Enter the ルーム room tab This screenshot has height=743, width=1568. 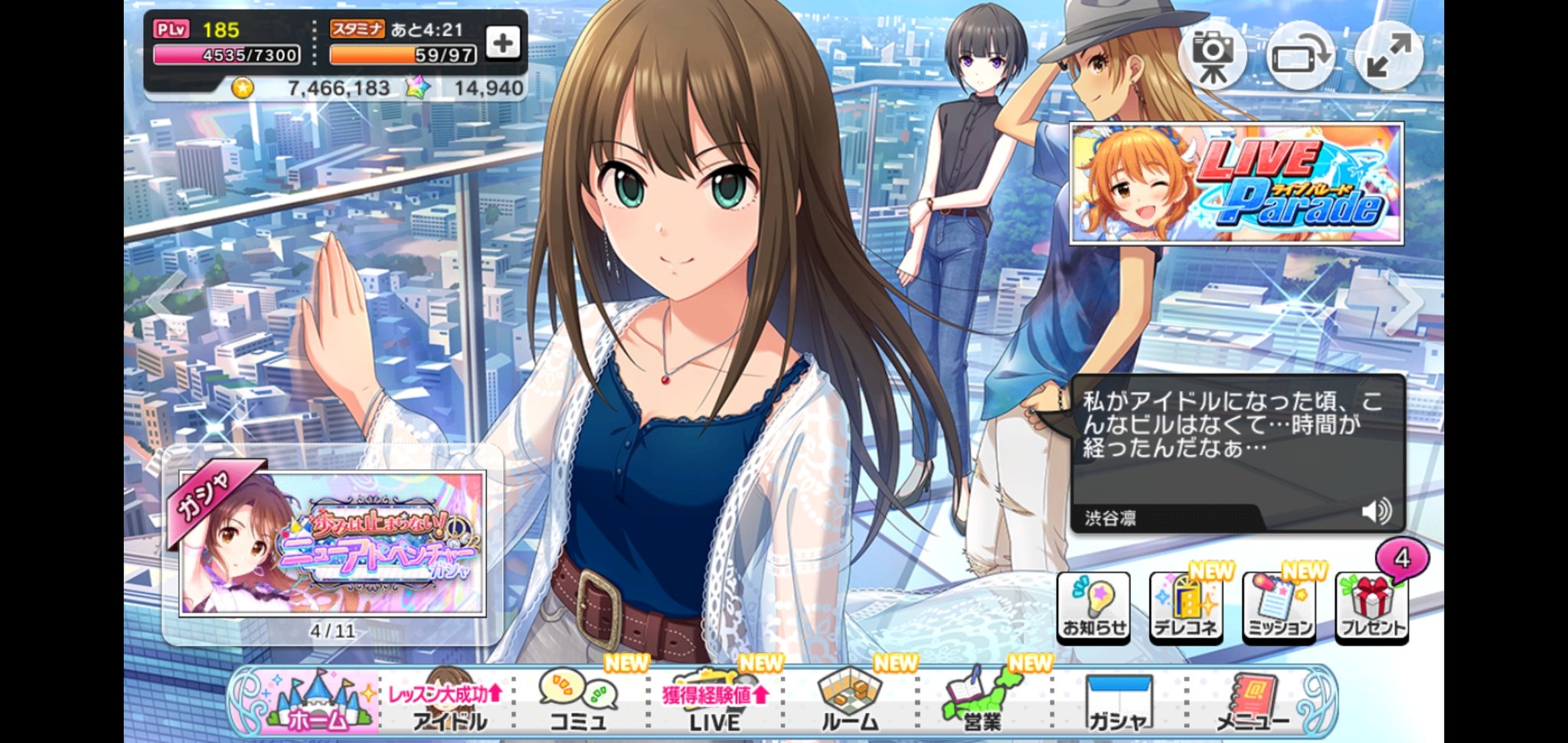(849, 702)
